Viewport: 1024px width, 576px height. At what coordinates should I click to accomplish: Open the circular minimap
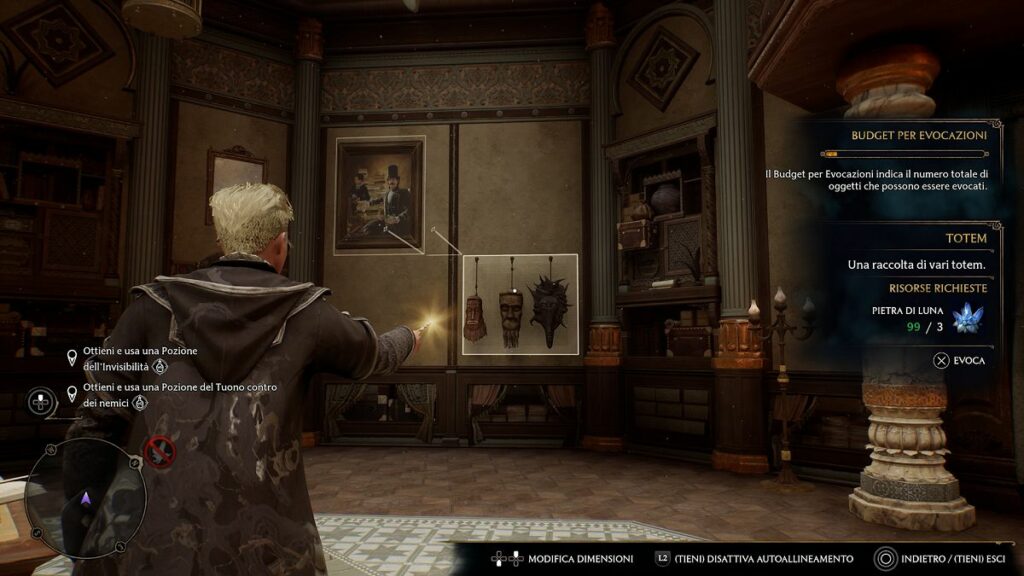click(85, 495)
